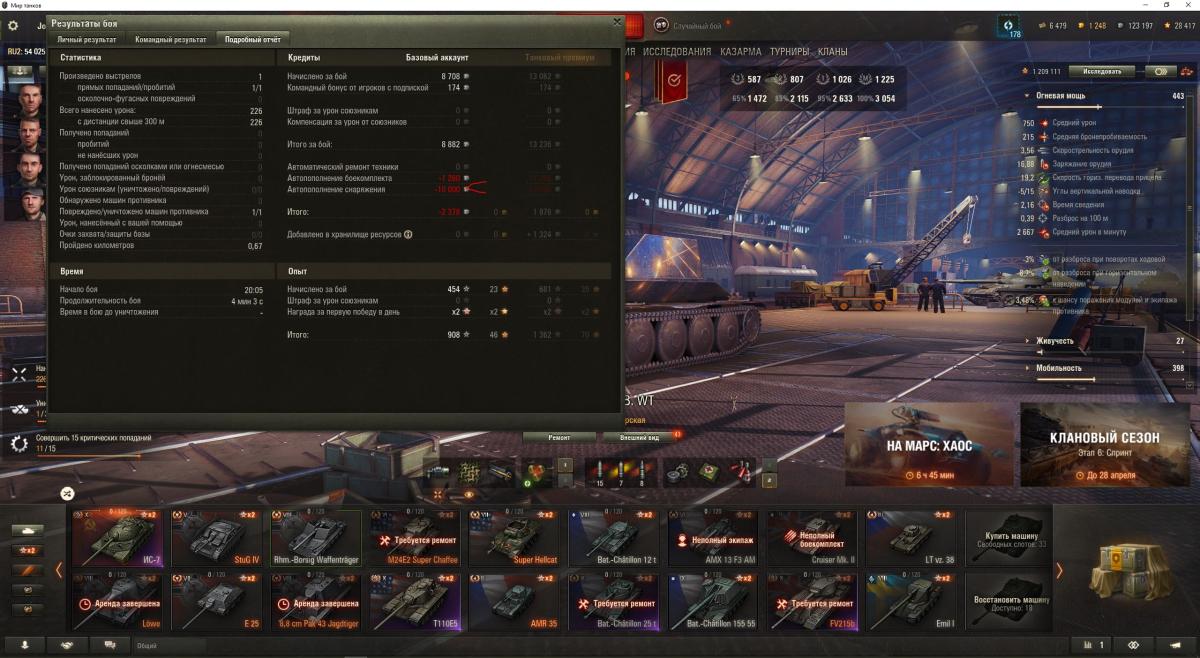Image resolution: width=1200 pixels, height=658 pixels.
Task: Pick the T110E5 tank from carousel
Action: (413, 600)
